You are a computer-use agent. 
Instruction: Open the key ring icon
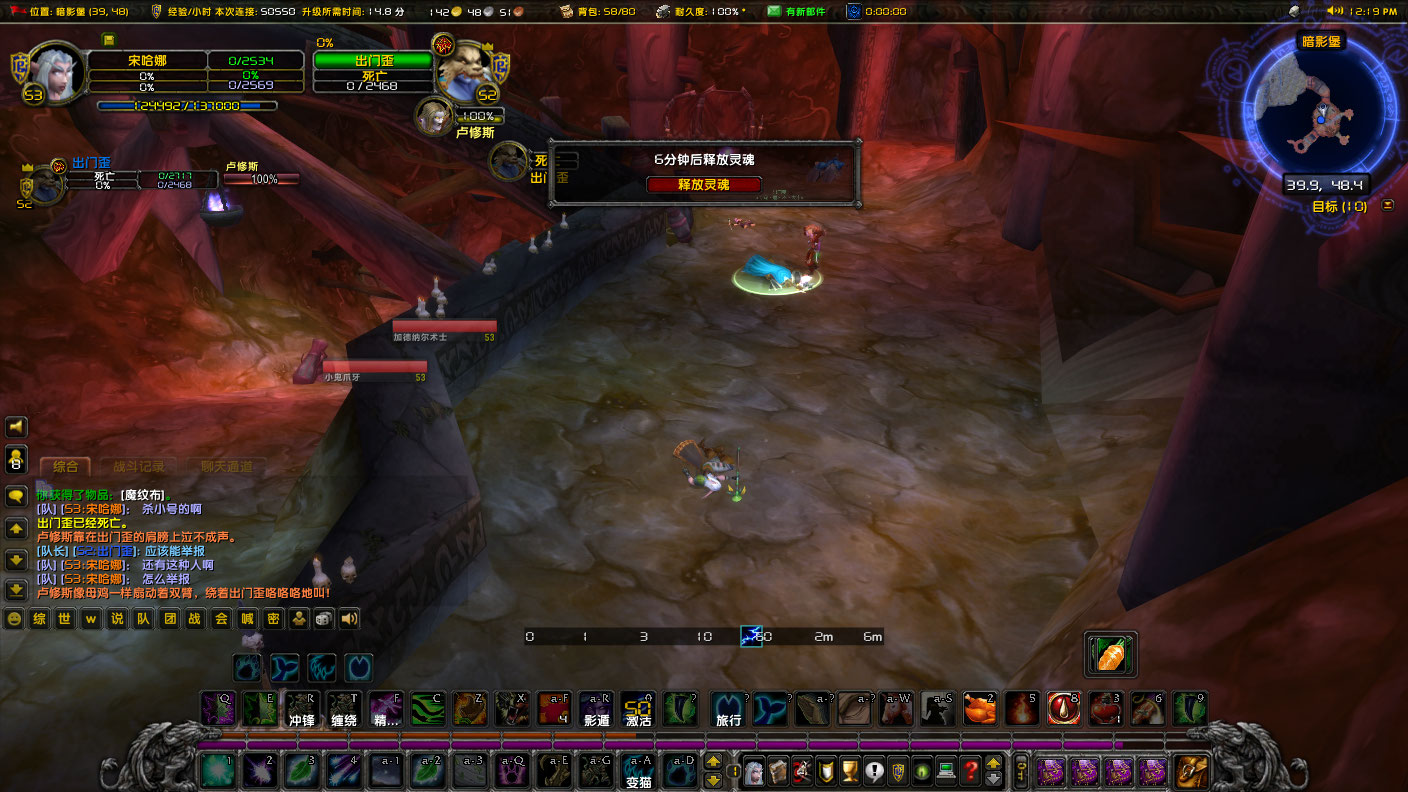click(1022, 771)
